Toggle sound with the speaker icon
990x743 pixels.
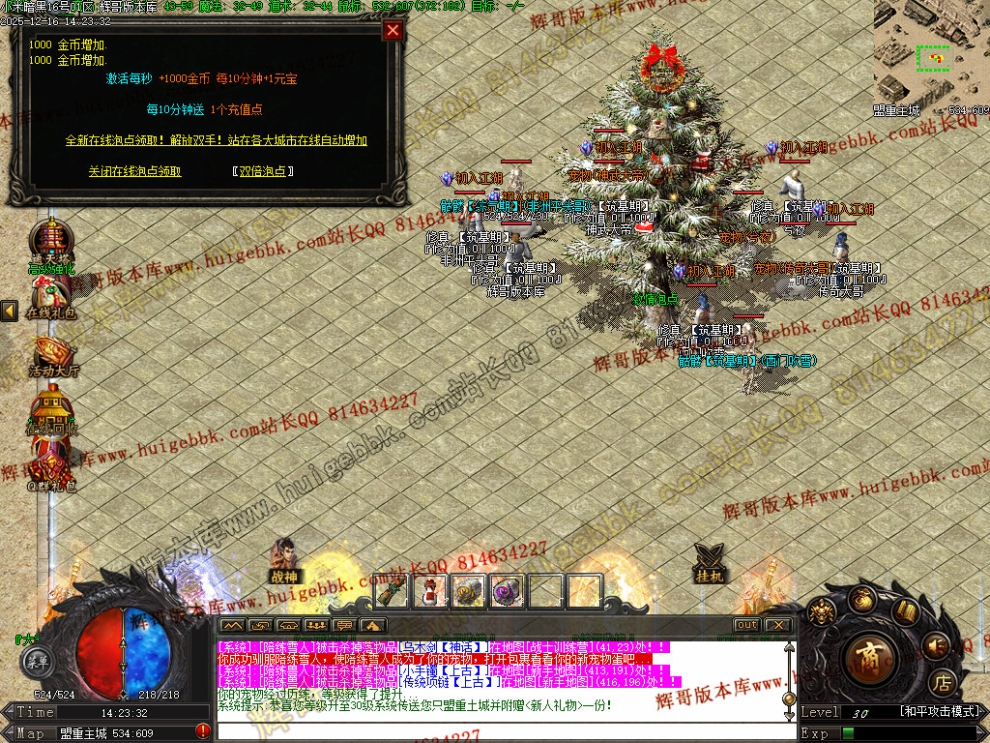[x=936, y=645]
